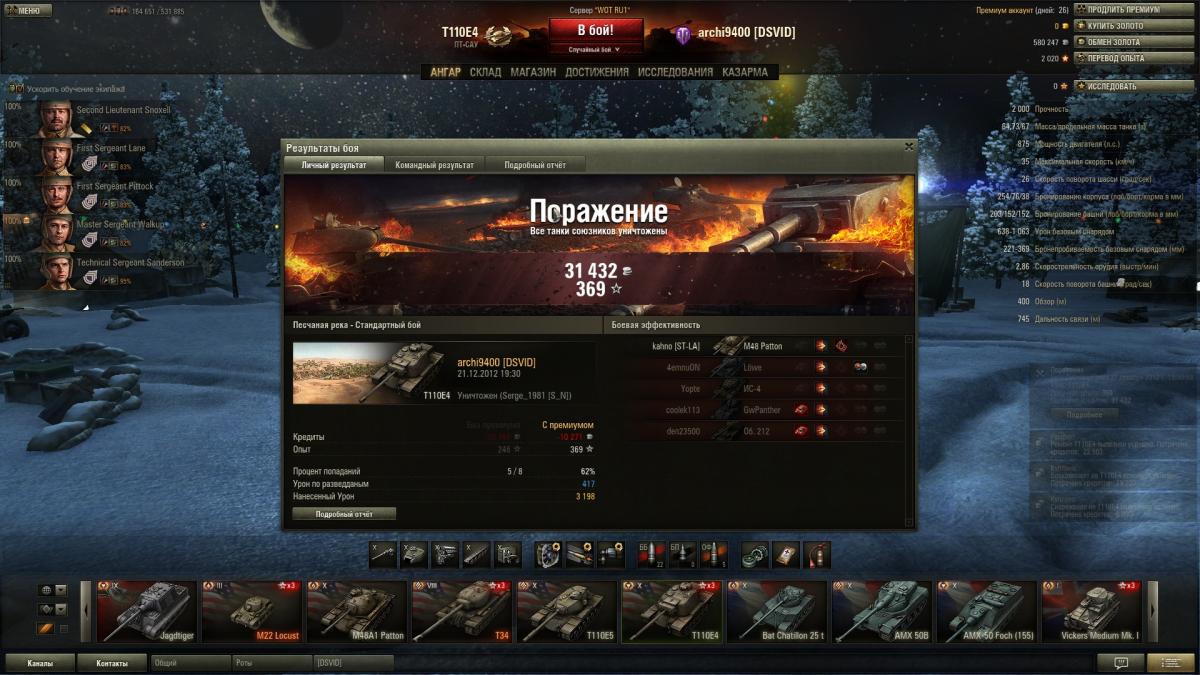Go to the МАГАЗИН store
Image resolution: width=1200 pixels, height=675 pixels.
[x=533, y=72]
